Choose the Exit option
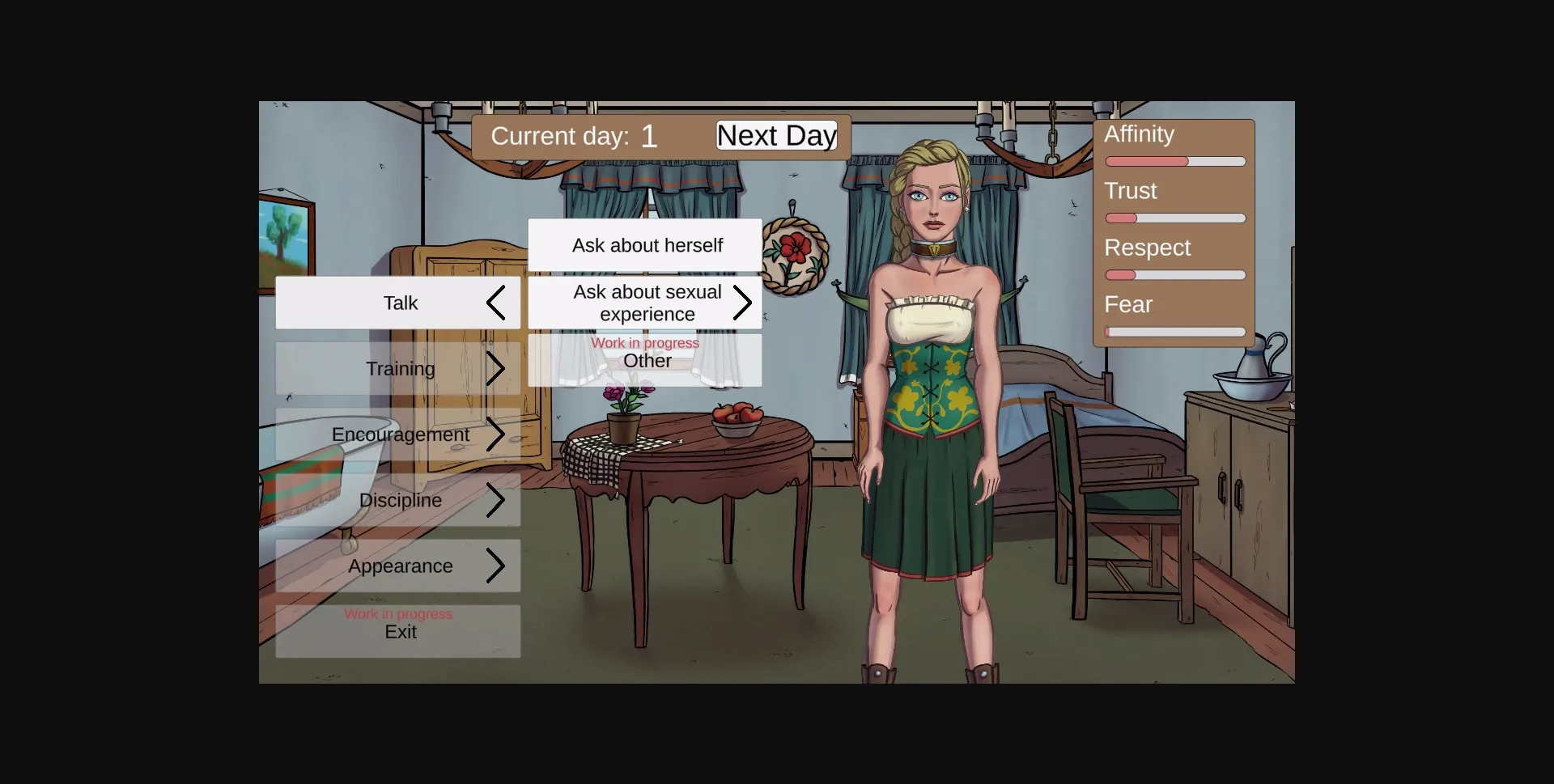The height and width of the screenshot is (784, 1554). point(399,632)
